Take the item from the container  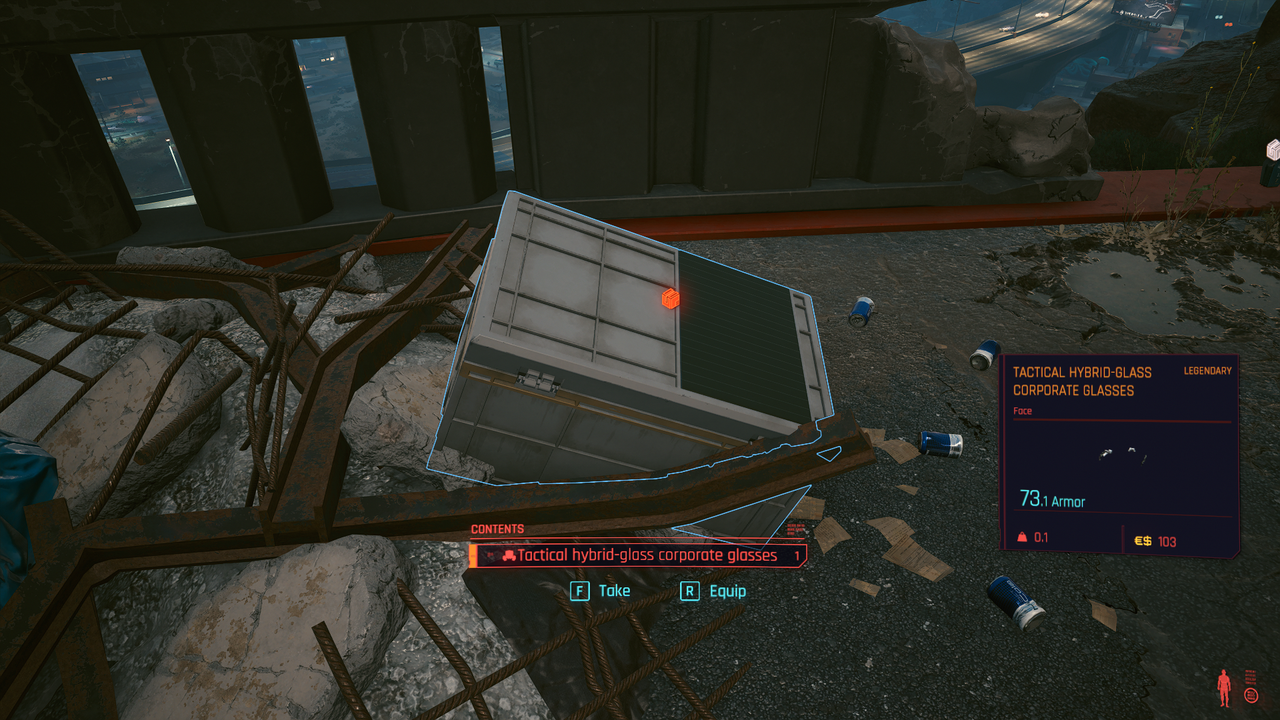pyautogui.click(x=601, y=591)
